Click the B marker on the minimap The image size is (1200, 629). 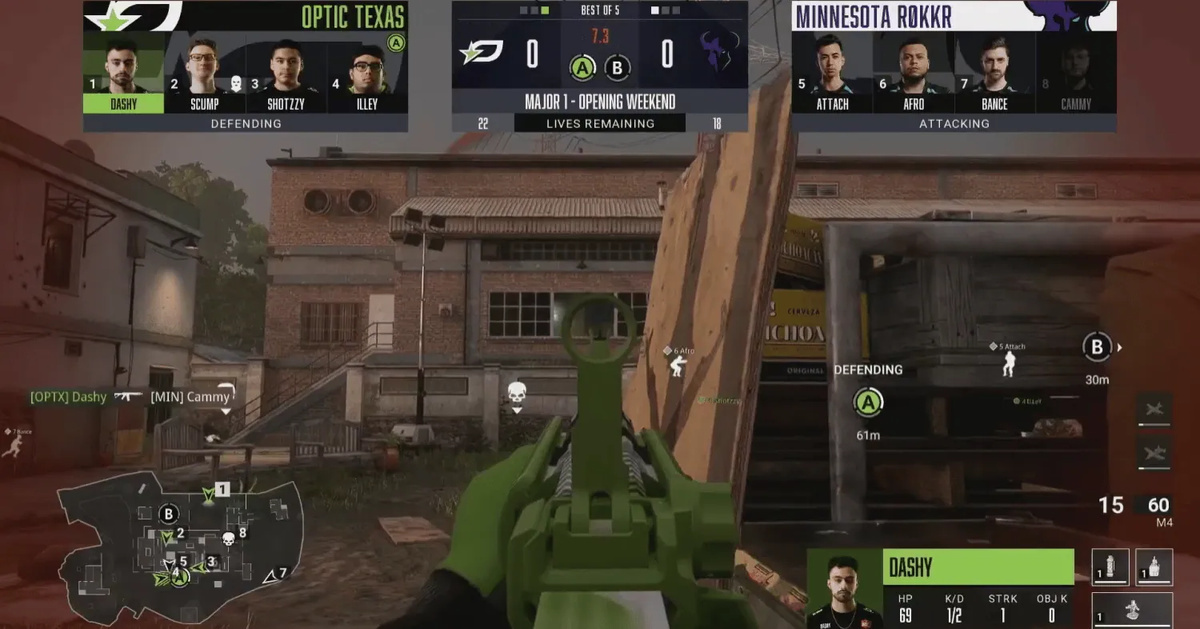169,514
